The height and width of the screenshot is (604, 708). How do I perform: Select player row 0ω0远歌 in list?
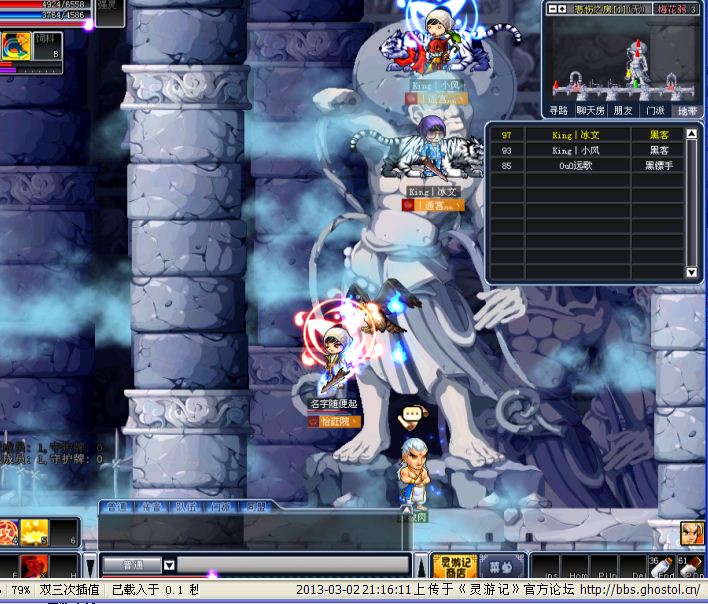click(589, 165)
